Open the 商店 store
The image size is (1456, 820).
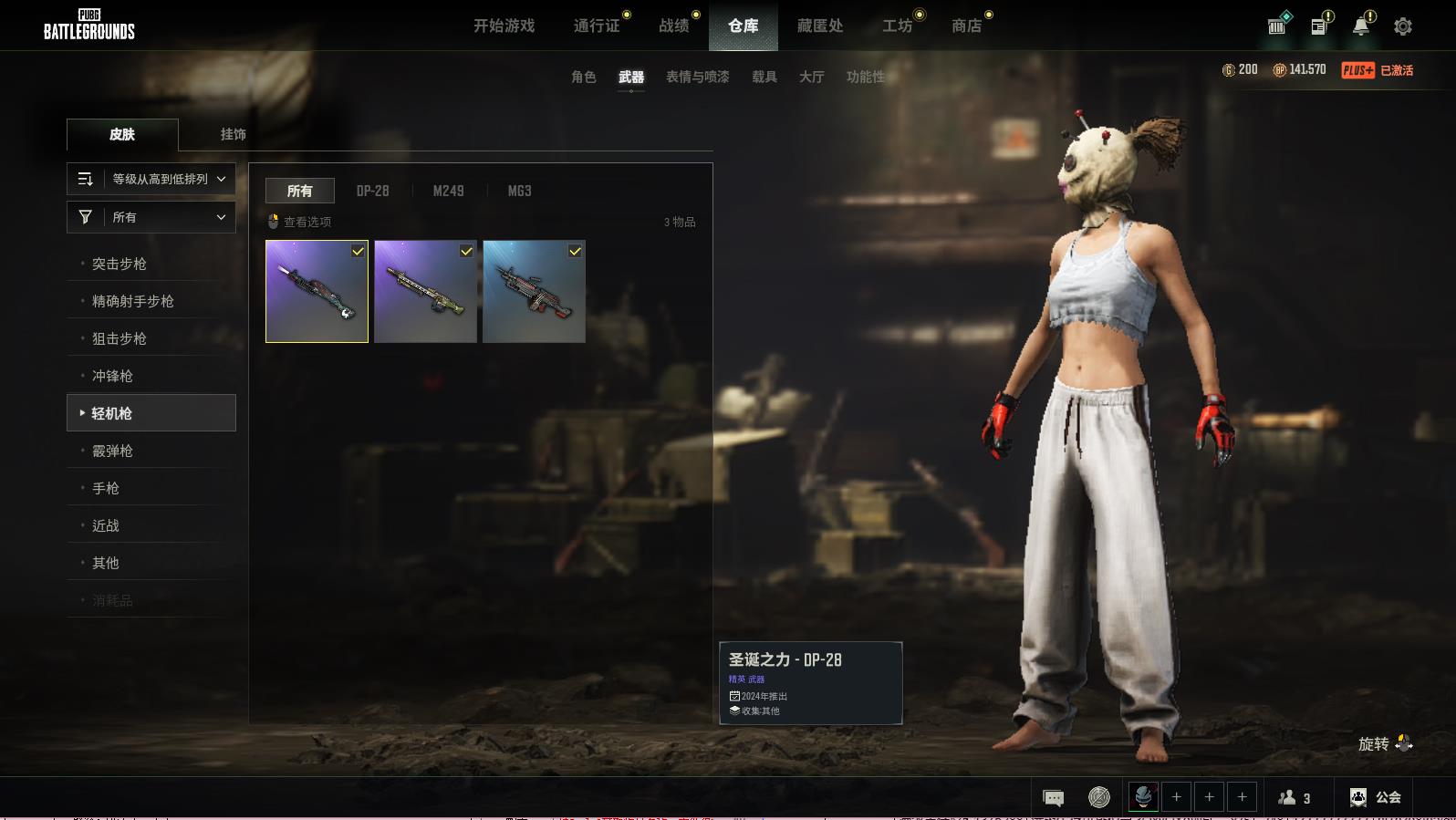pos(966,26)
